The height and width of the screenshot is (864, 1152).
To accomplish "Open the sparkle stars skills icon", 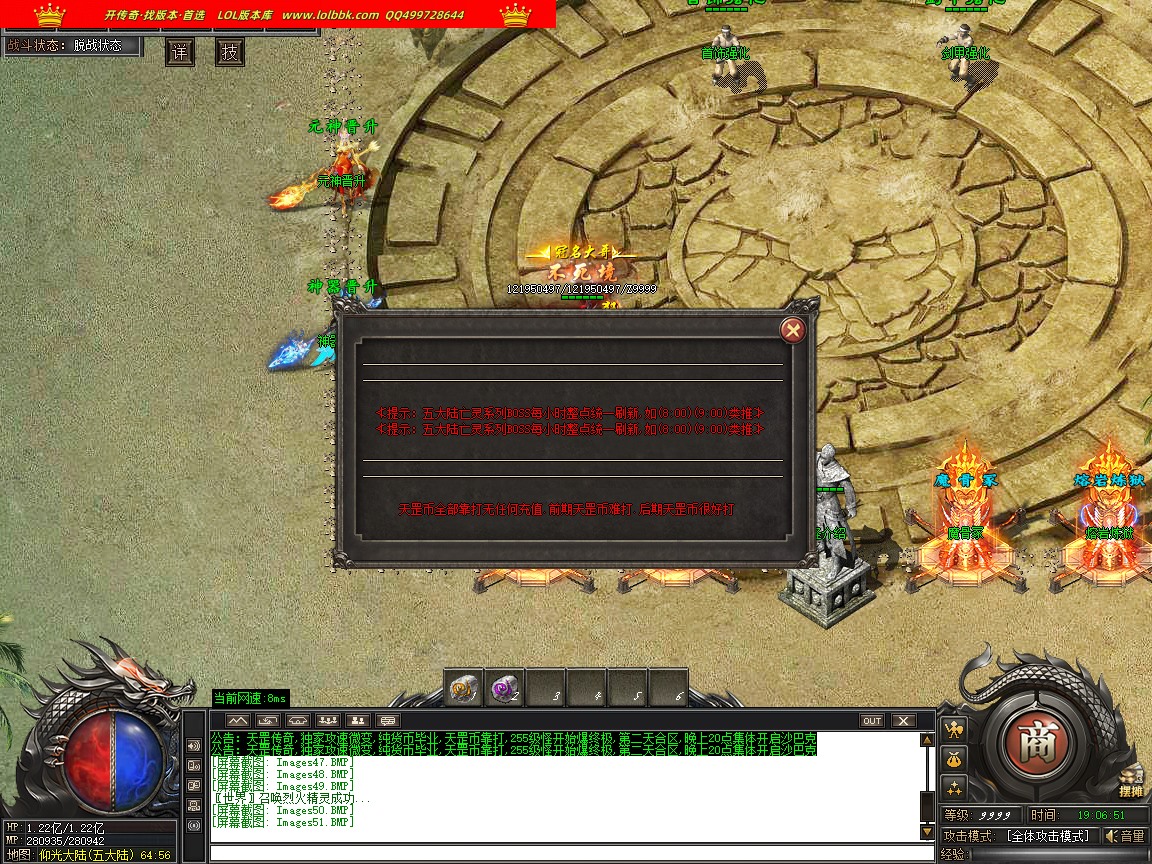I will [x=954, y=787].
